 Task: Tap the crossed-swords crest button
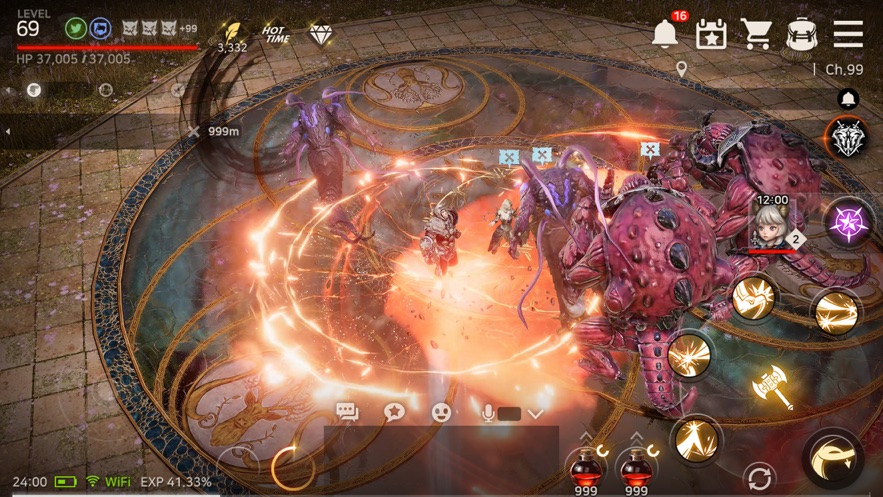tap(846, 138)
